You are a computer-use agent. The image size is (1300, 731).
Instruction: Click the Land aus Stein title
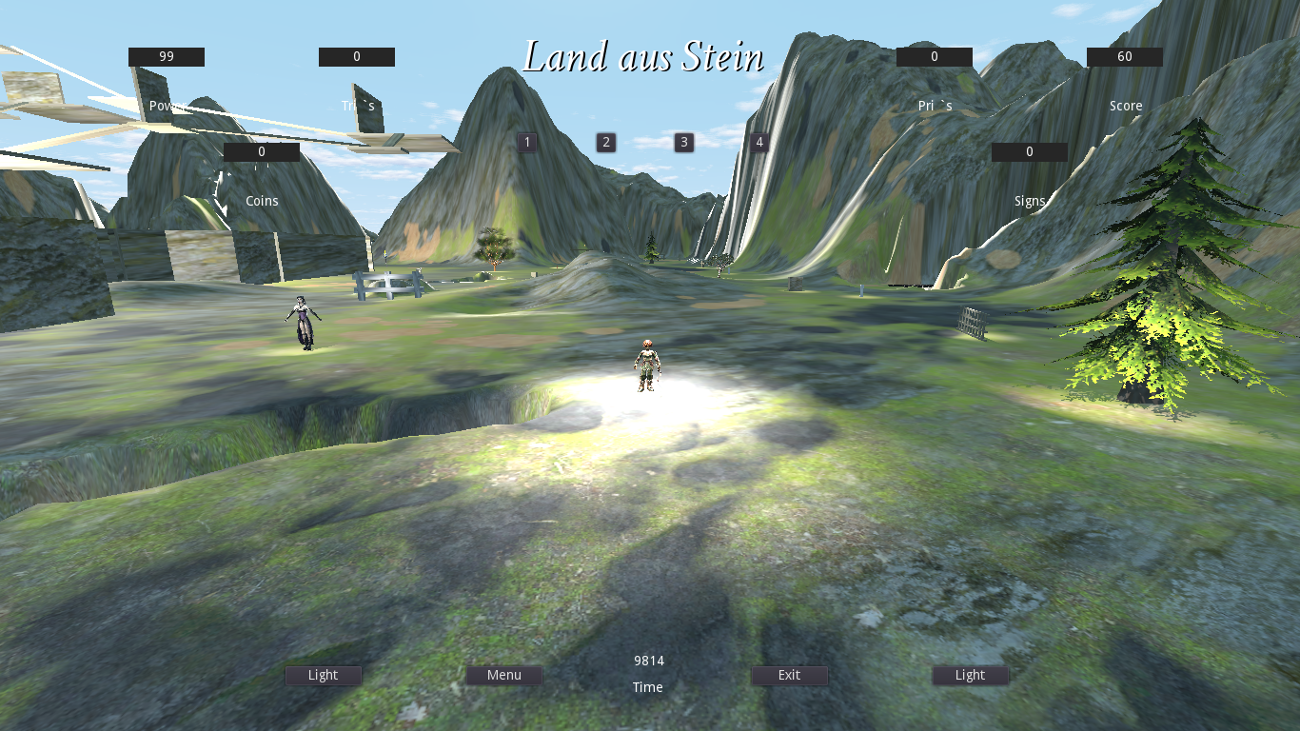coord(645,59)
